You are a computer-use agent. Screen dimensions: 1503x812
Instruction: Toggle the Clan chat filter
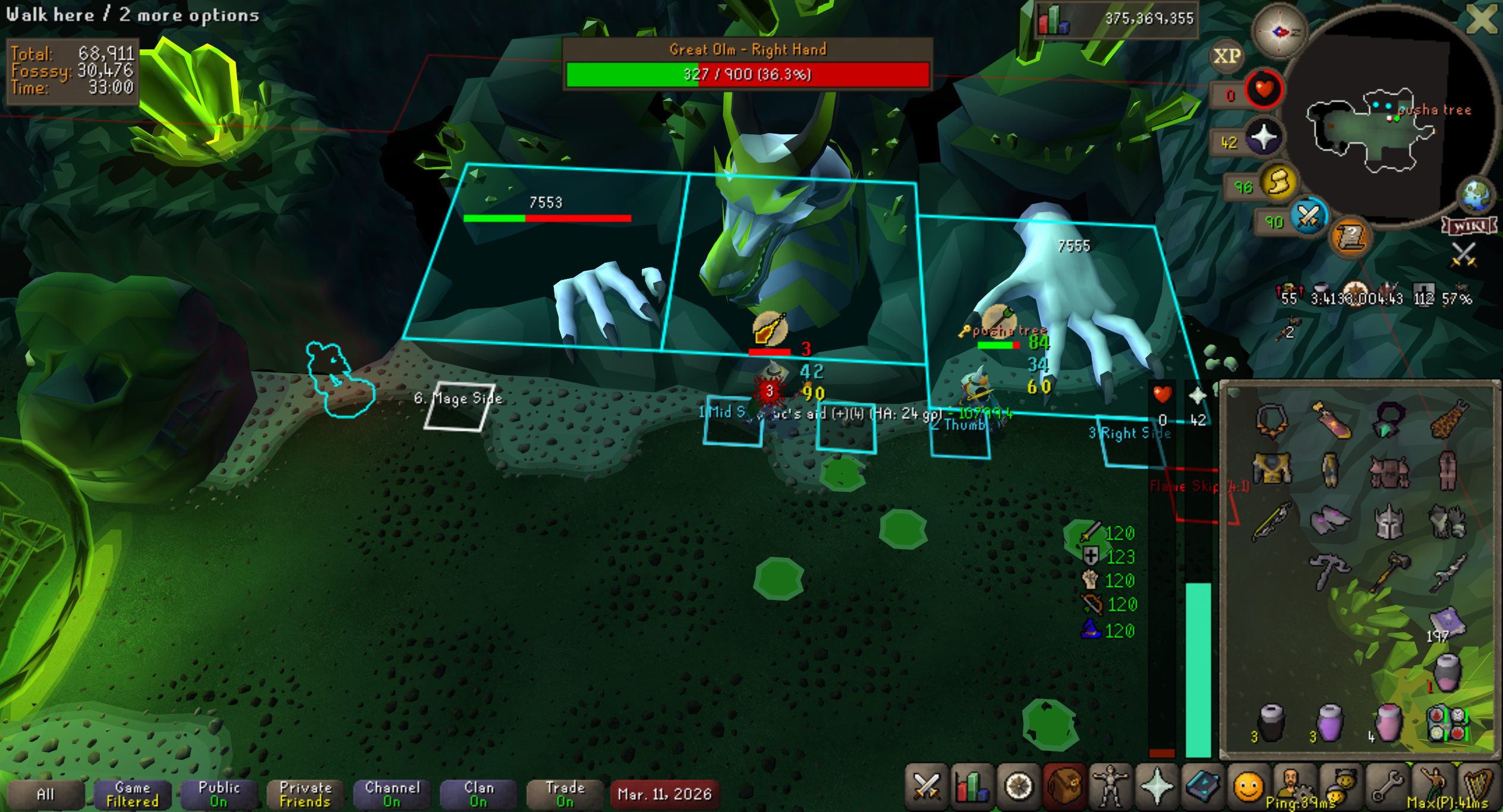[479, 794]
